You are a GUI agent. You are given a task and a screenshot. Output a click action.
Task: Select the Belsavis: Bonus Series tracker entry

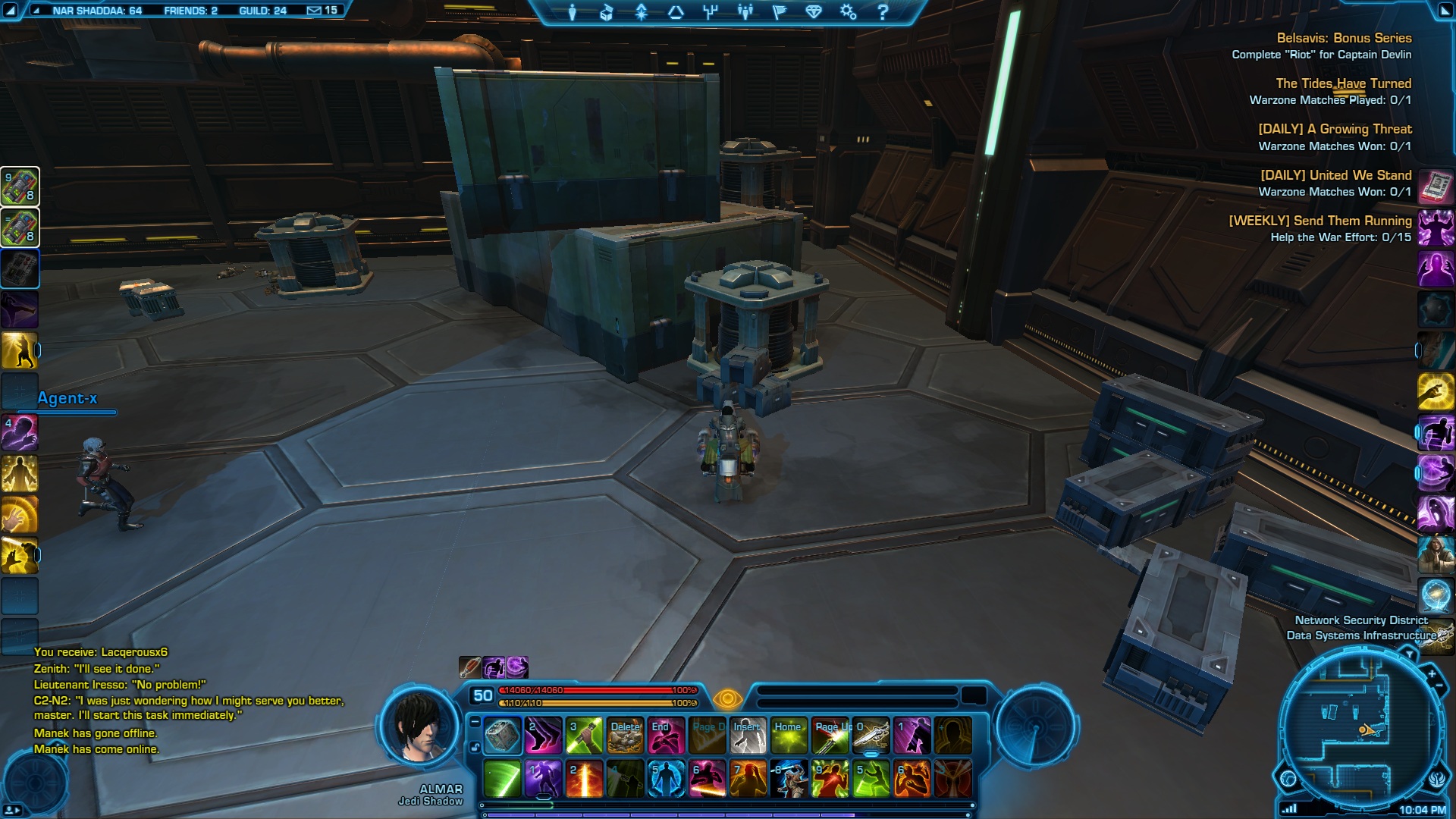pyautogui.click(x=1344, y=38)
